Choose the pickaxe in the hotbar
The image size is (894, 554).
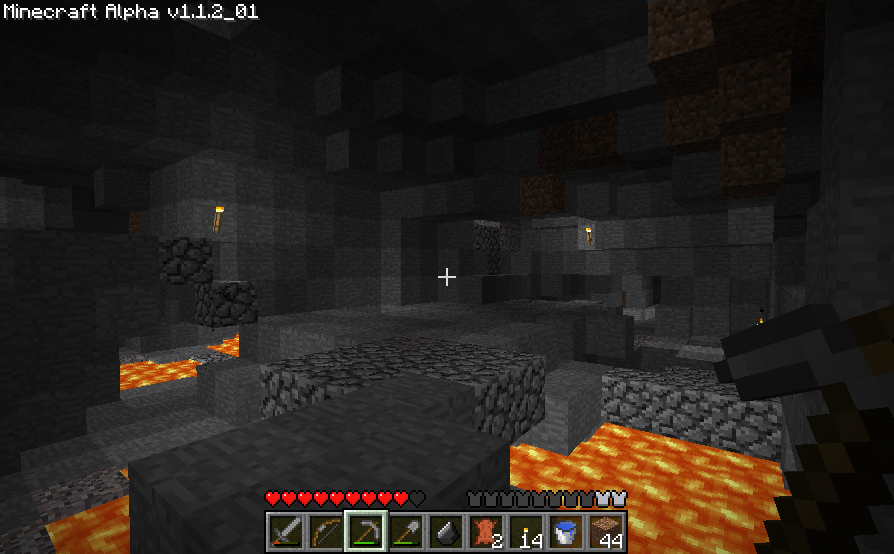[366, 531]
